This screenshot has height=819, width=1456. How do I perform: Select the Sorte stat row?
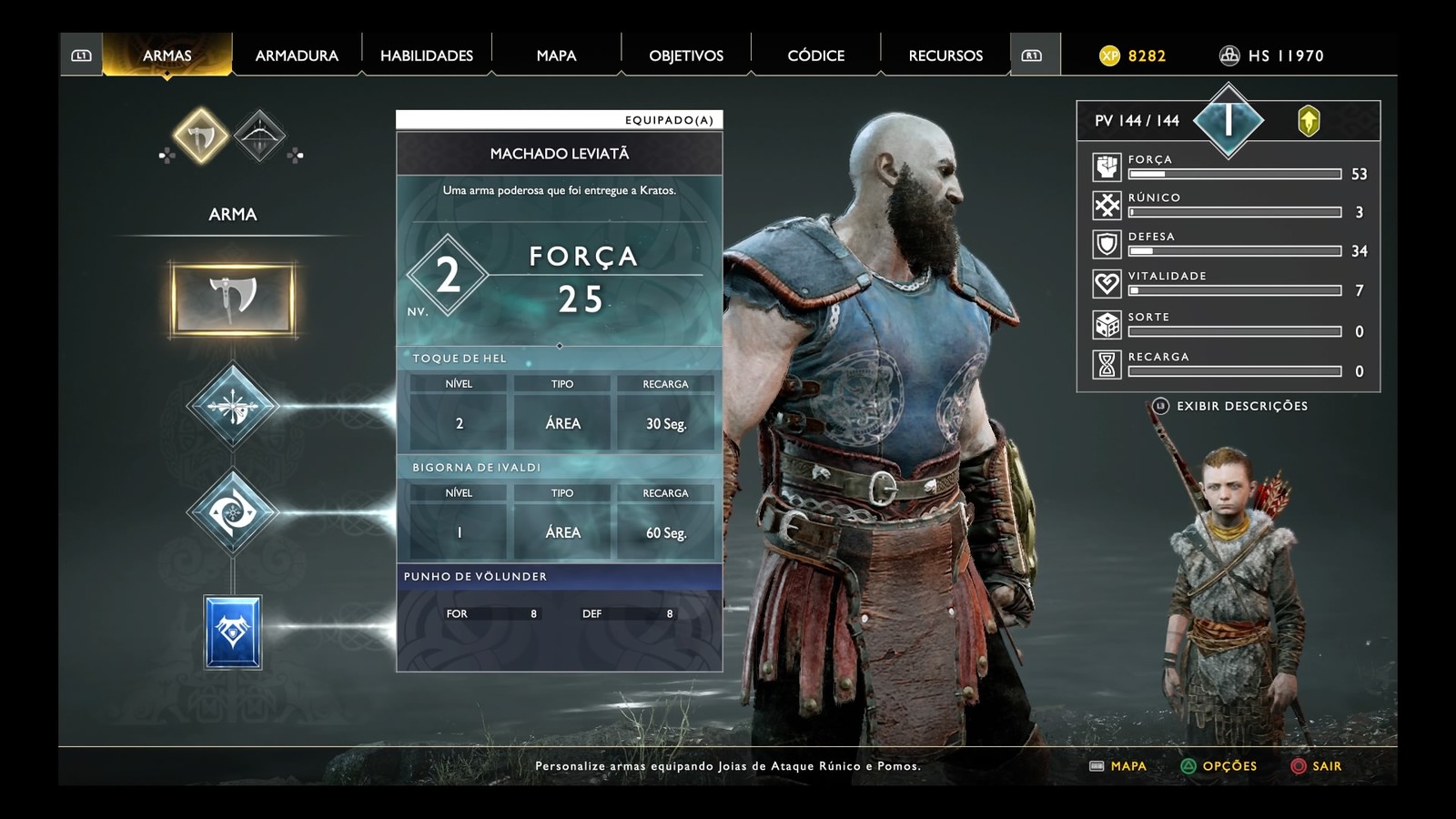[x=1228, y=325]
